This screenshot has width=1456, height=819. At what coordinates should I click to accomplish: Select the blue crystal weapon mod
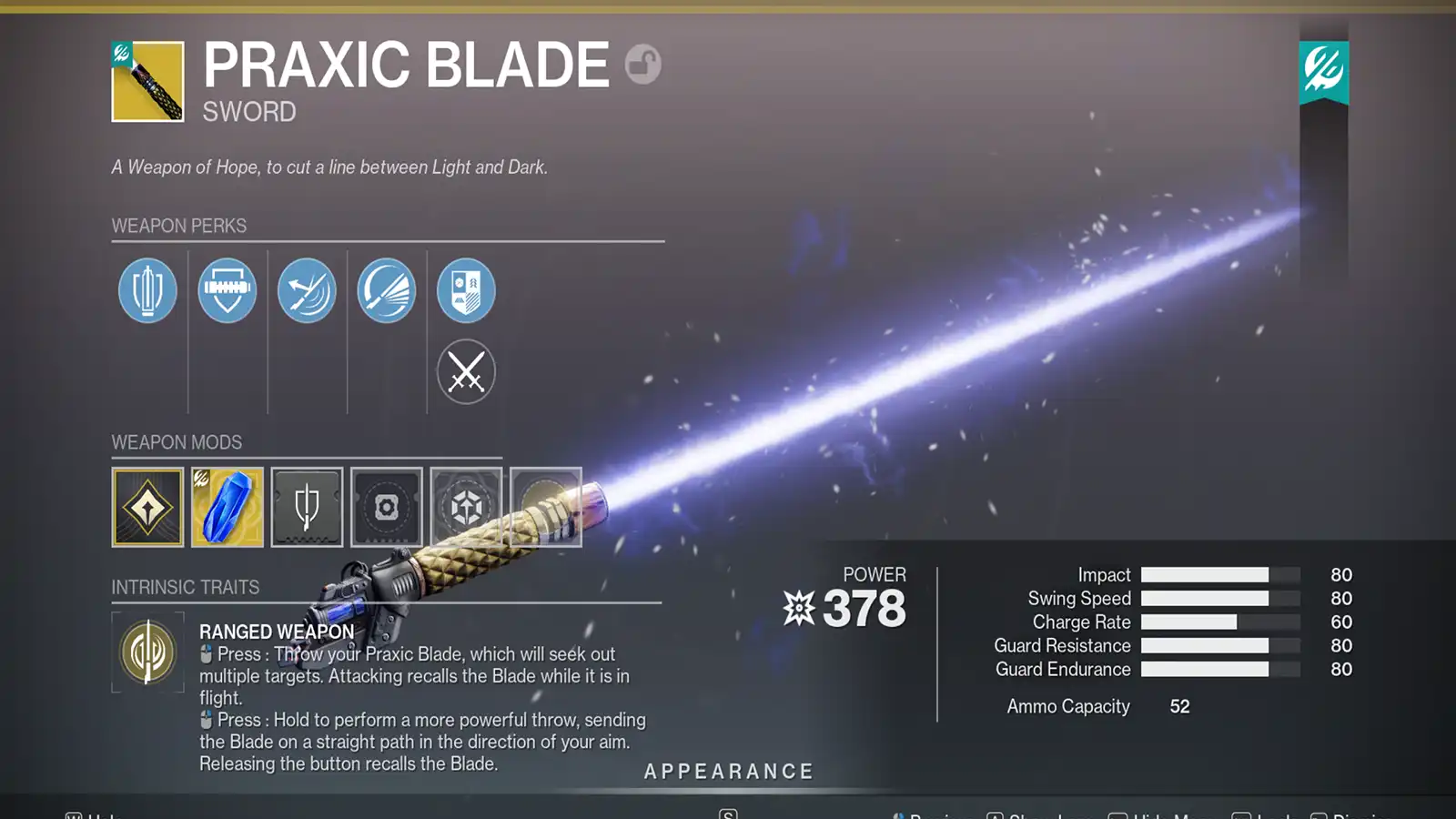227,507
